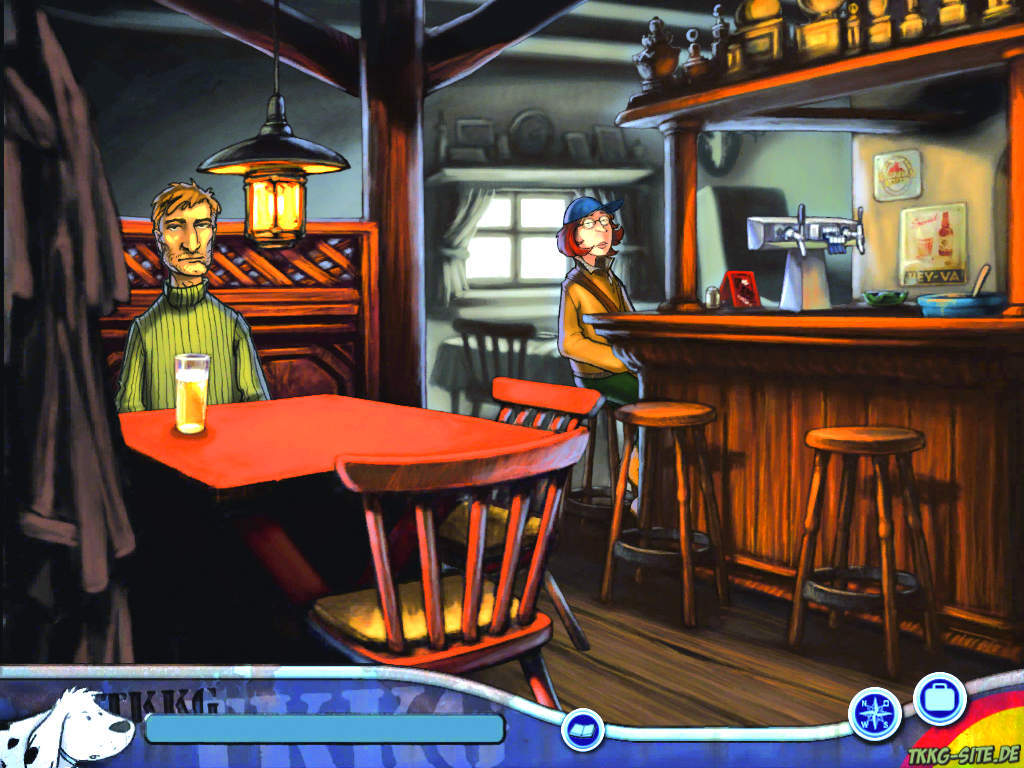Open the suitcase inventory
This screenshot has height=768, width=1024.
tap(939, 698)
